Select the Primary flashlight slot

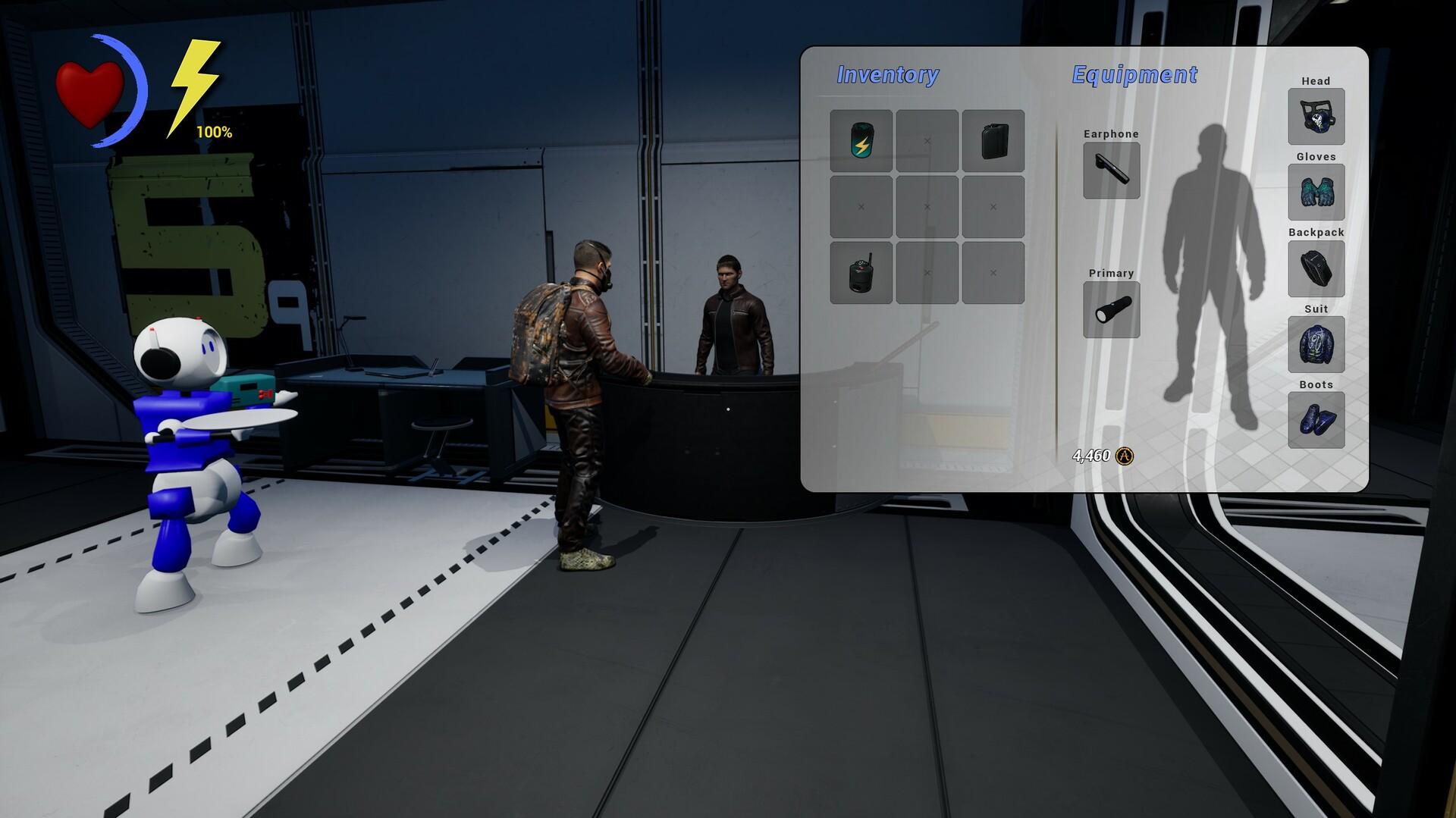tap(1111, 309)
